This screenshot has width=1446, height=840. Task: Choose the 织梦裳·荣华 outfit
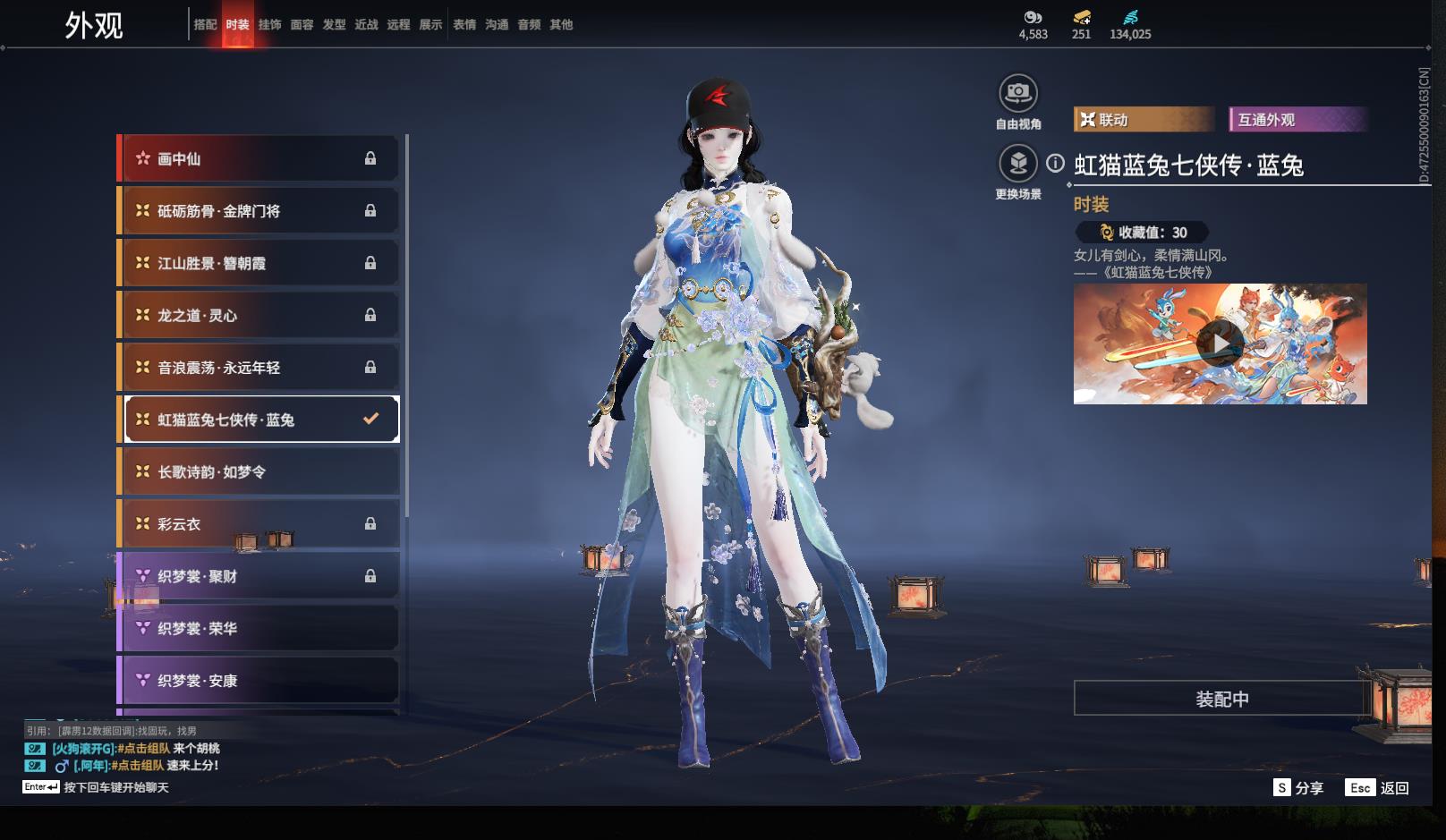coord(259,628)
